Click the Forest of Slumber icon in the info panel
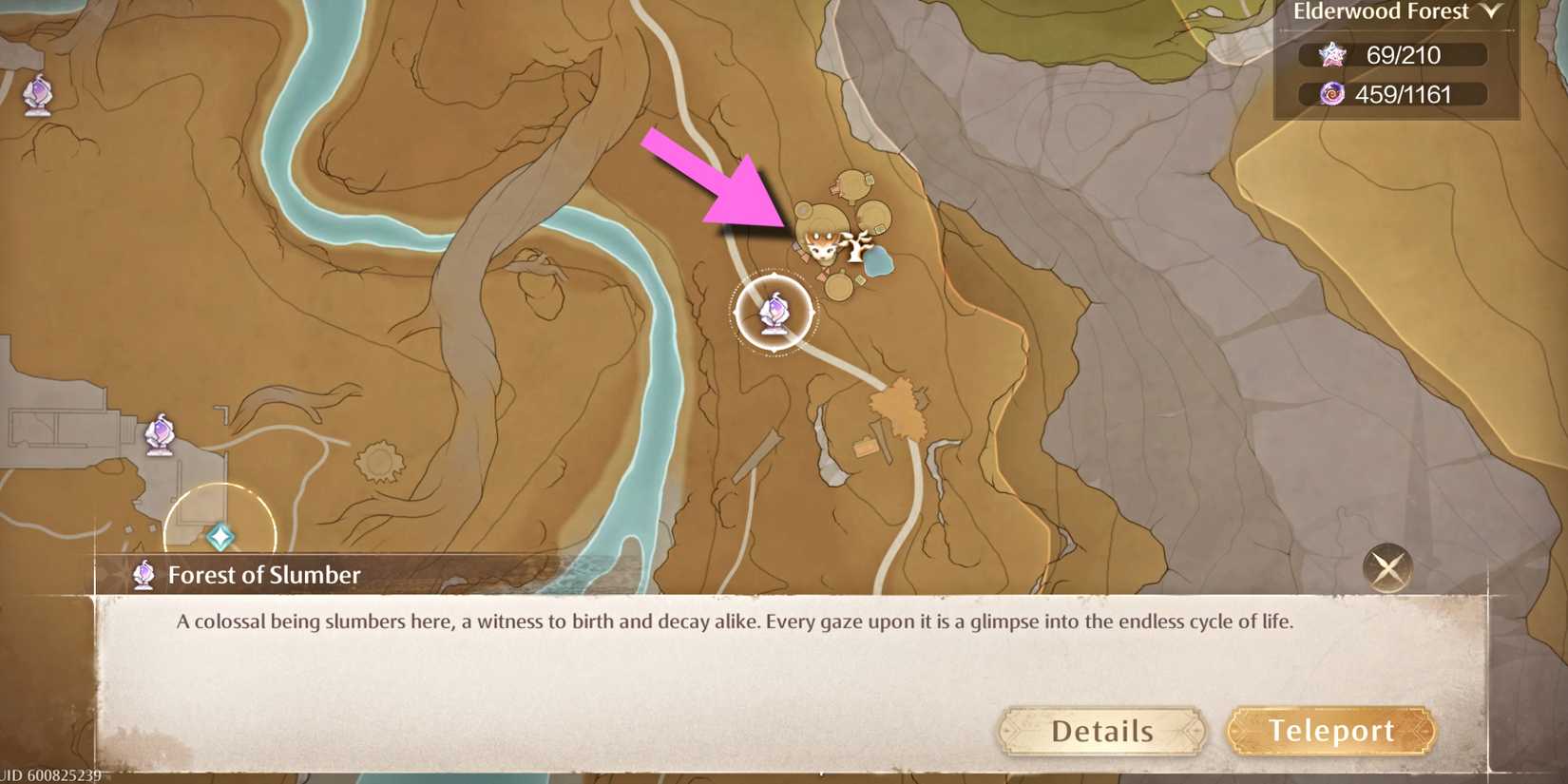This screenshot has width=1568, height=784. [x=143, y=574]
